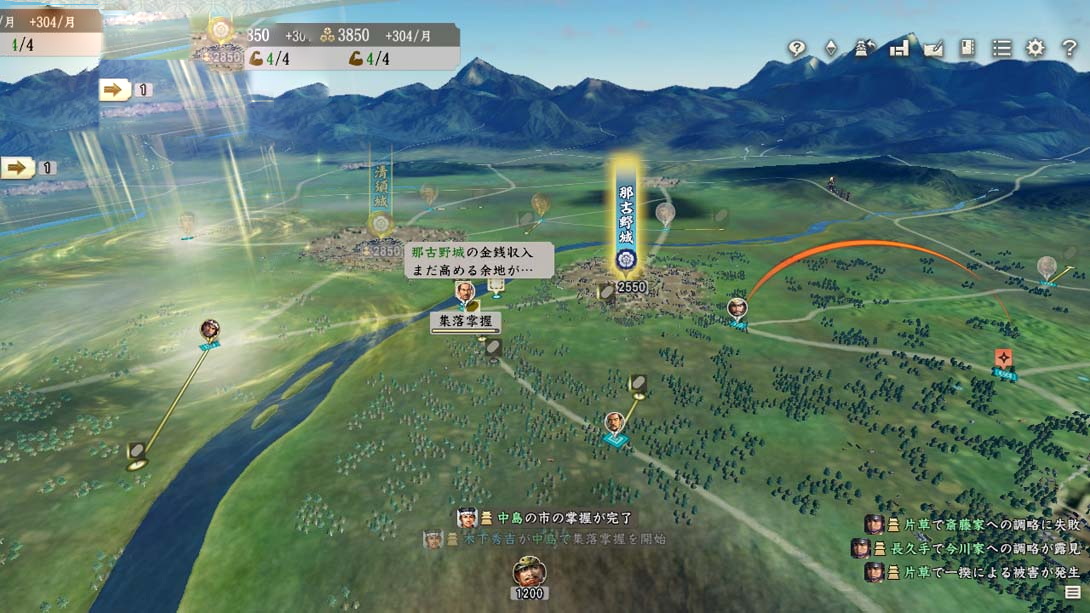The height and width of the screenshot is (613, 1090).
Task: Click the up-down diamond arrows icon
Action: click(x=830, y=49)
